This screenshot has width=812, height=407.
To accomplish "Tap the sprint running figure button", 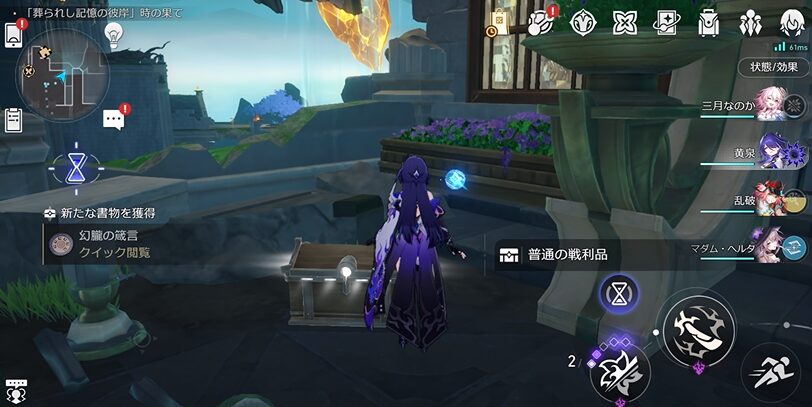I will (771, 372).
